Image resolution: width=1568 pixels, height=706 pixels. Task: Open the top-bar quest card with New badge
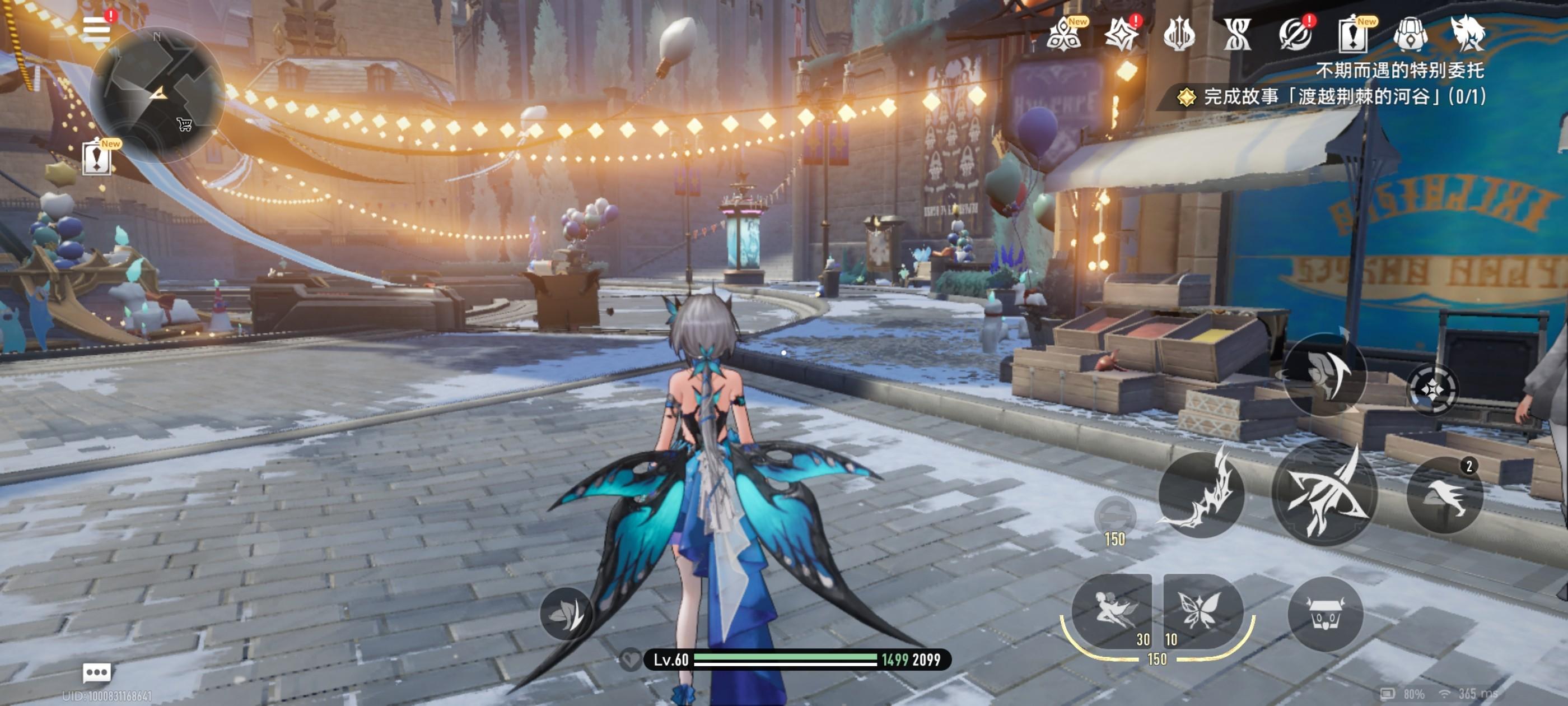(1352, 35)
